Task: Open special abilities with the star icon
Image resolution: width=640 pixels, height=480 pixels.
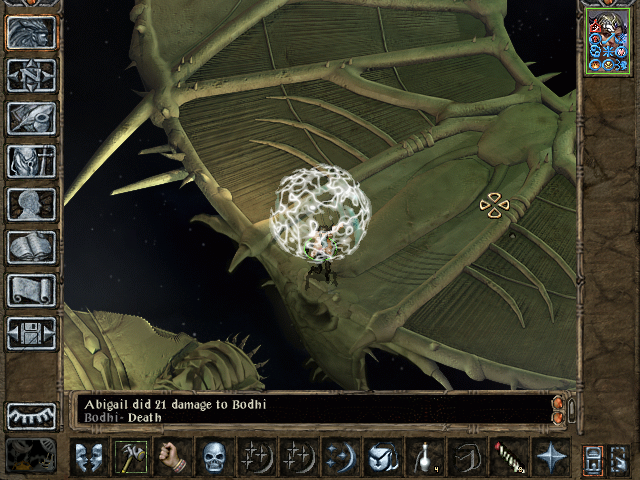Action: pyautogui.click(x=550, y=457)
